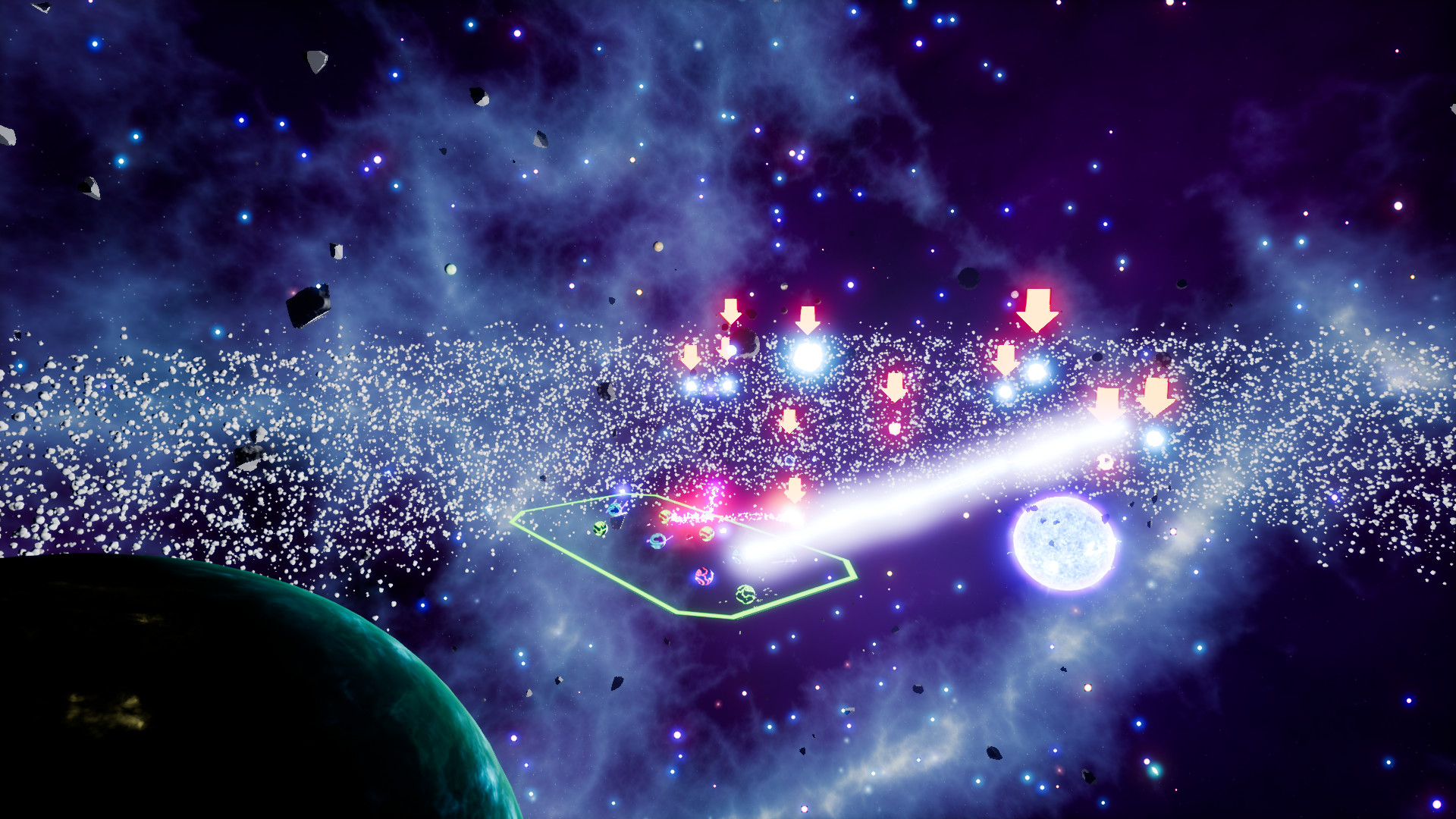This screenshot has height=819, width=1456.
Task: Select the yellow banded planet near the explosion
Action: [x=666, y=516]
